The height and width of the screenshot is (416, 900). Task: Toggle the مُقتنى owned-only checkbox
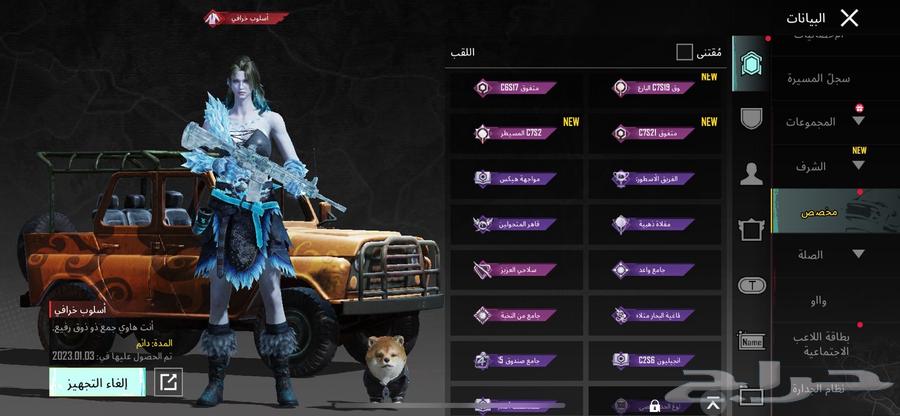[684, 52]
